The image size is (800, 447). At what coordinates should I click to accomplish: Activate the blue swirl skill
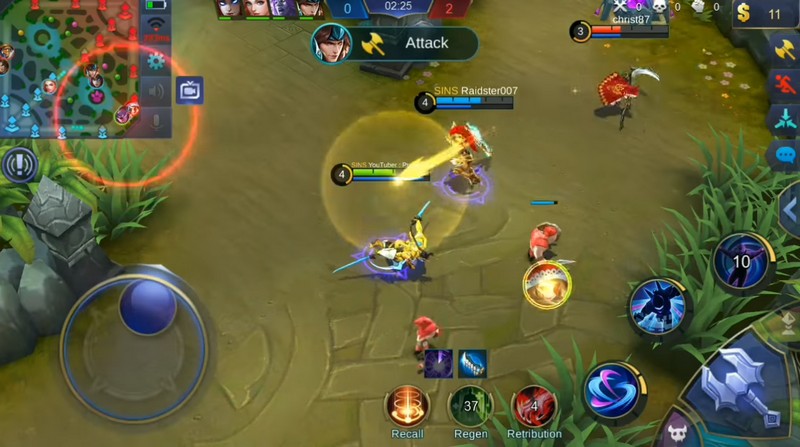pyautogui.click(x=612, y=390)
